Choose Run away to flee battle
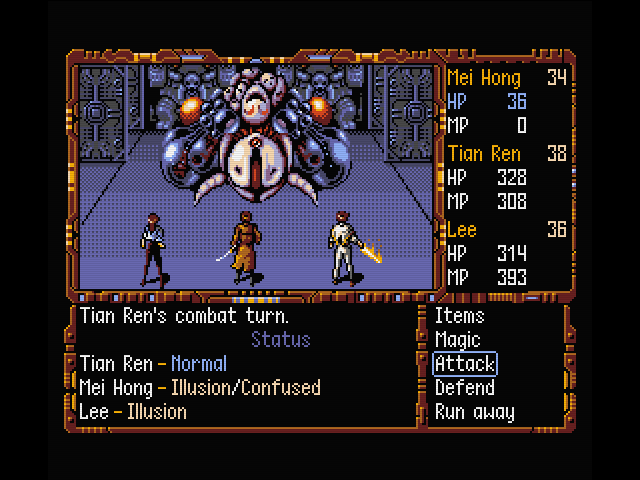Screen dimensions: 640x480 point(475,412)
